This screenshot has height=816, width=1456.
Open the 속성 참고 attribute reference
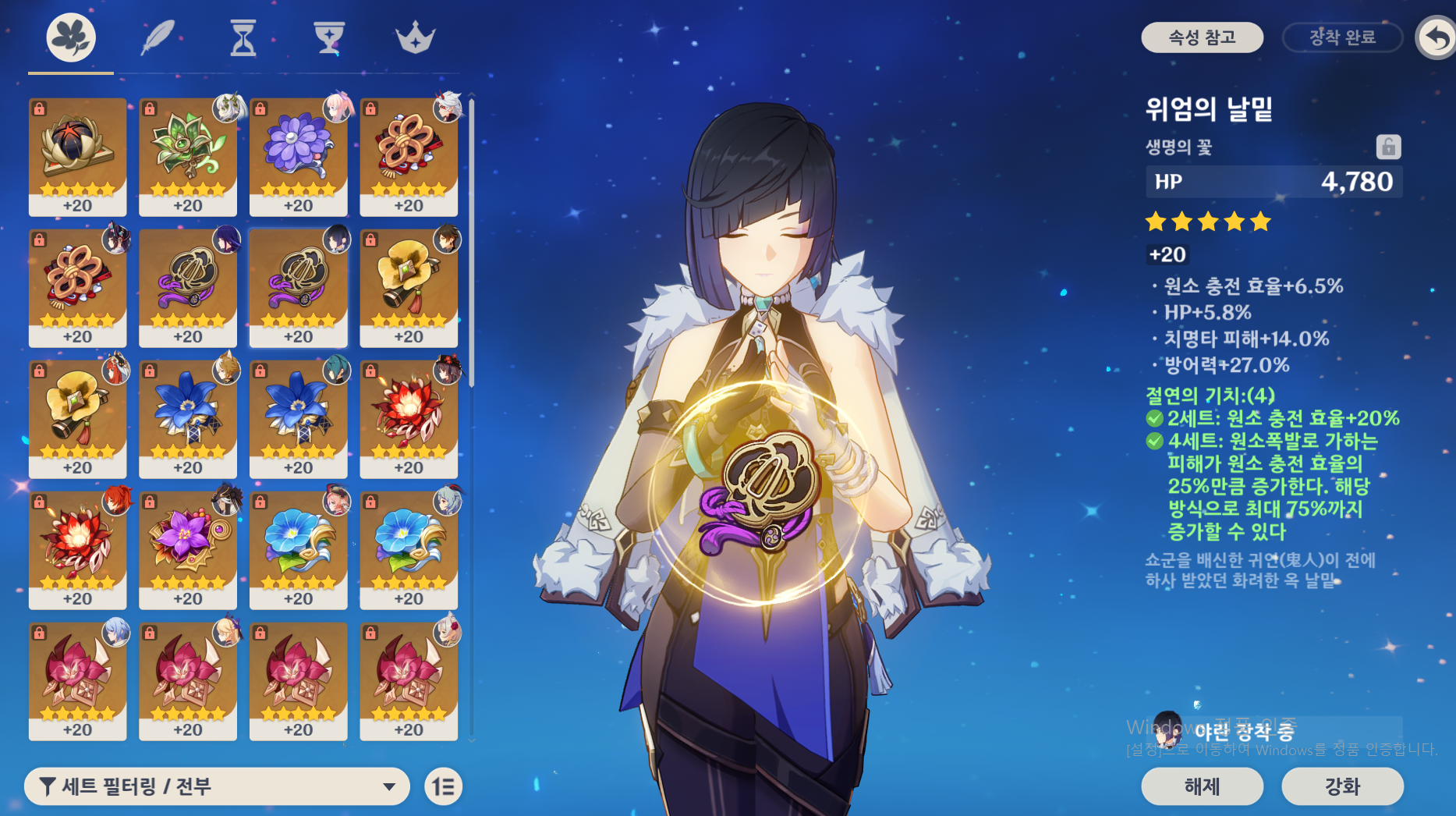[x=1202, y=37]
